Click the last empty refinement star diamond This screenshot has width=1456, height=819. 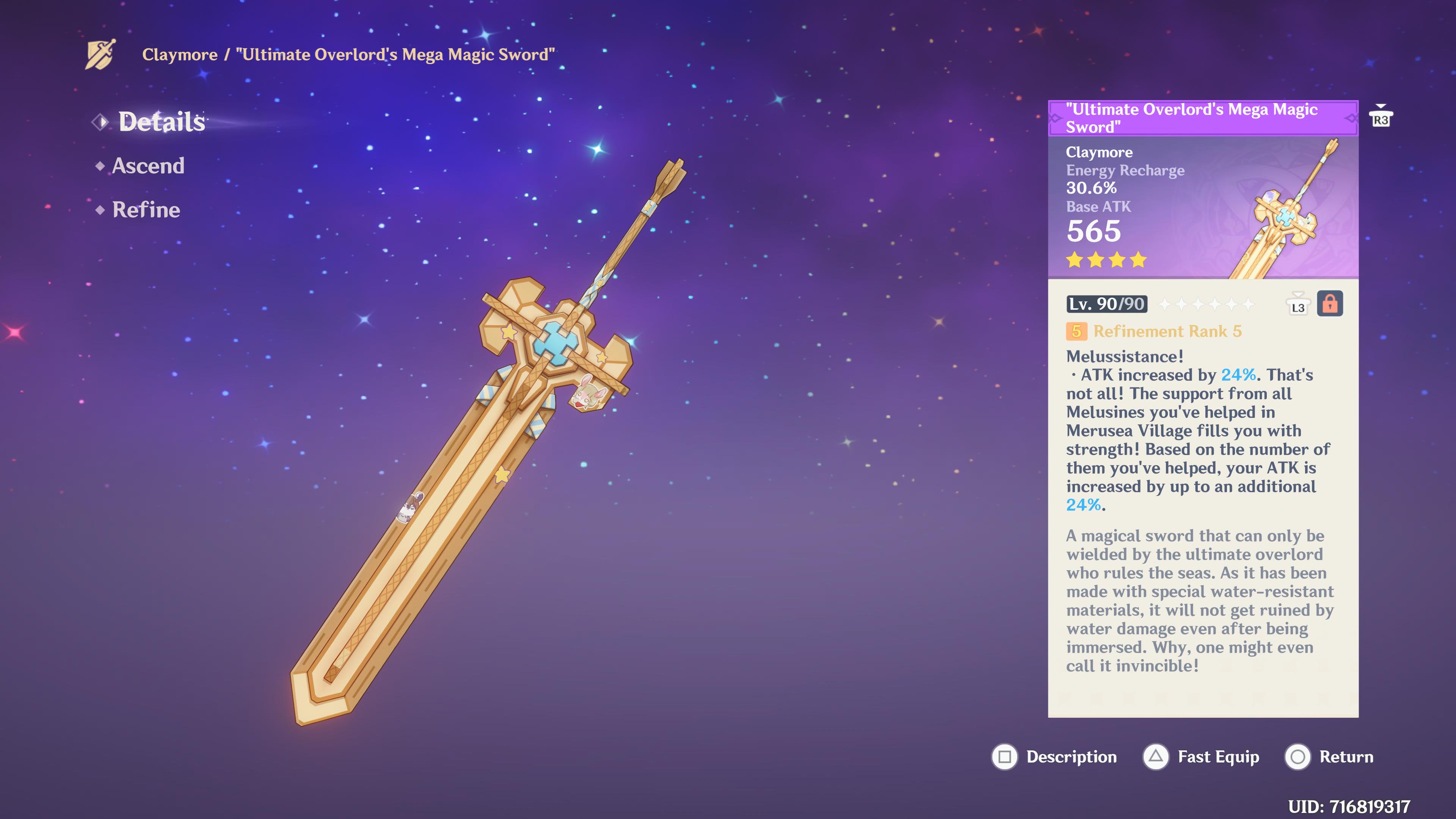pos(1248,305)
